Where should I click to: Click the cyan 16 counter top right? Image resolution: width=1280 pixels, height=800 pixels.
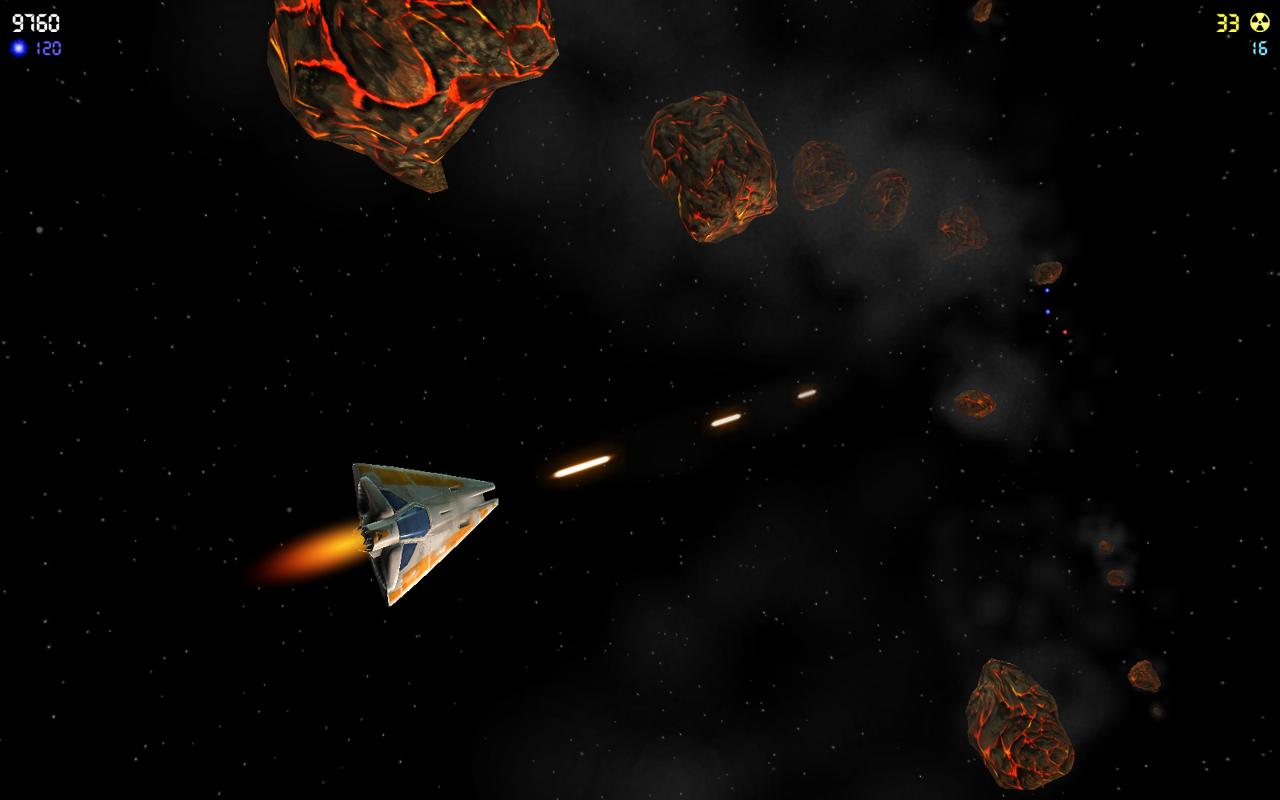coord(1260,48)
